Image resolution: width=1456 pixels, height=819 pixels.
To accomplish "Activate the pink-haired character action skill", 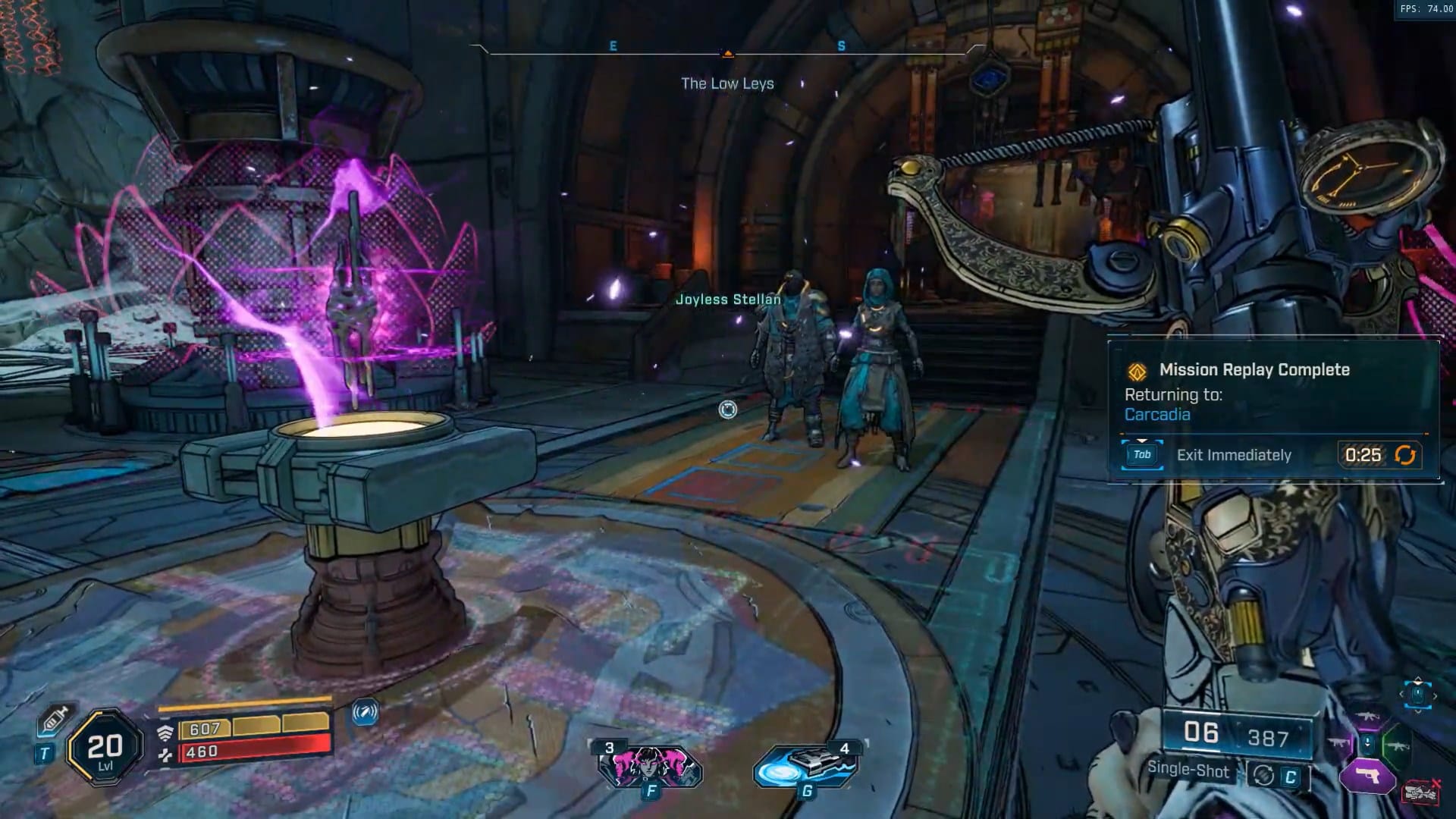I will [650, 767].
